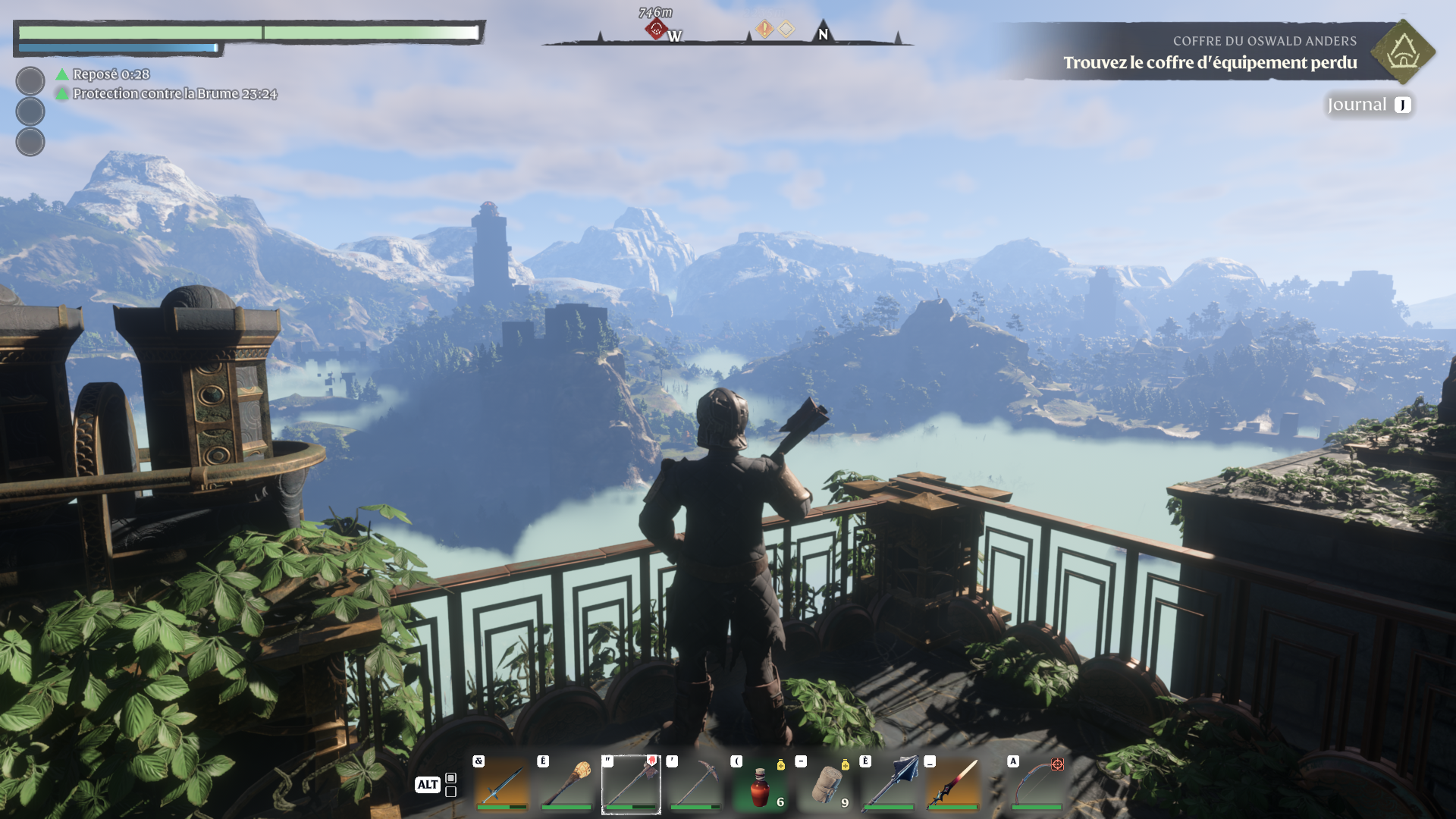Choose the bow in the ranged slot
The height and width of the screenshot is (819, 1456).
[1036, 783]
